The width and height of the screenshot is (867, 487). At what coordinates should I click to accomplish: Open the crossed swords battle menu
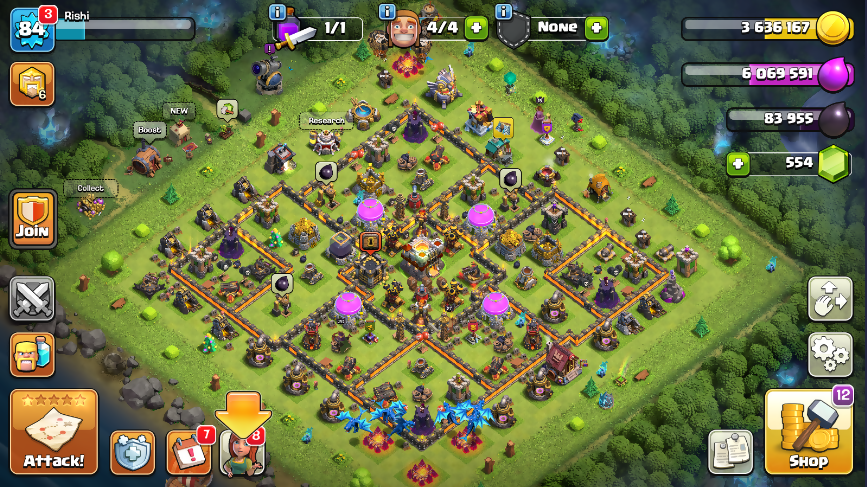pyautogui.click(x=32, y=299)
